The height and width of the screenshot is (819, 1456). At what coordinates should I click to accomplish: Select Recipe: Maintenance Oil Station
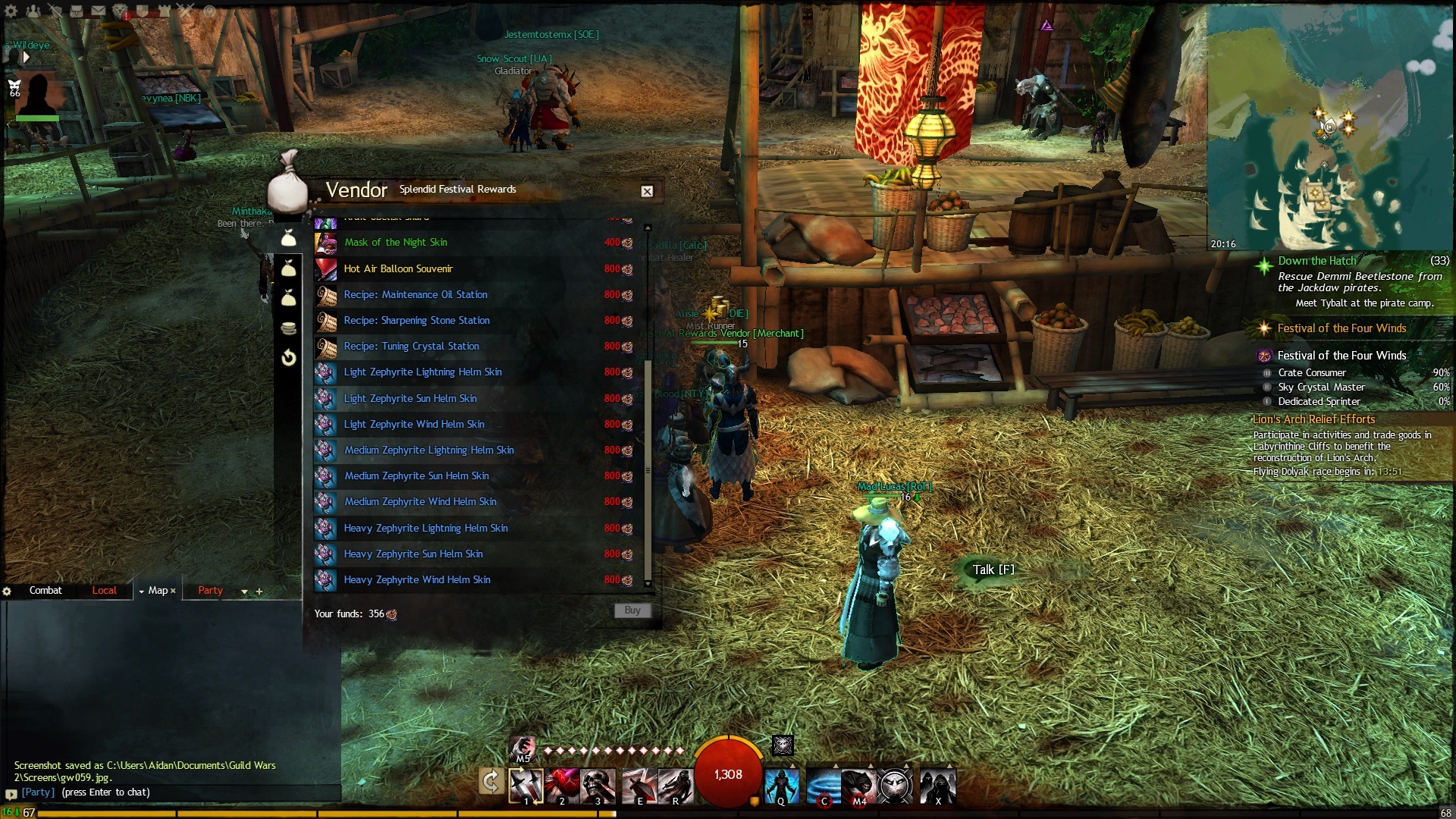[415, 294]
